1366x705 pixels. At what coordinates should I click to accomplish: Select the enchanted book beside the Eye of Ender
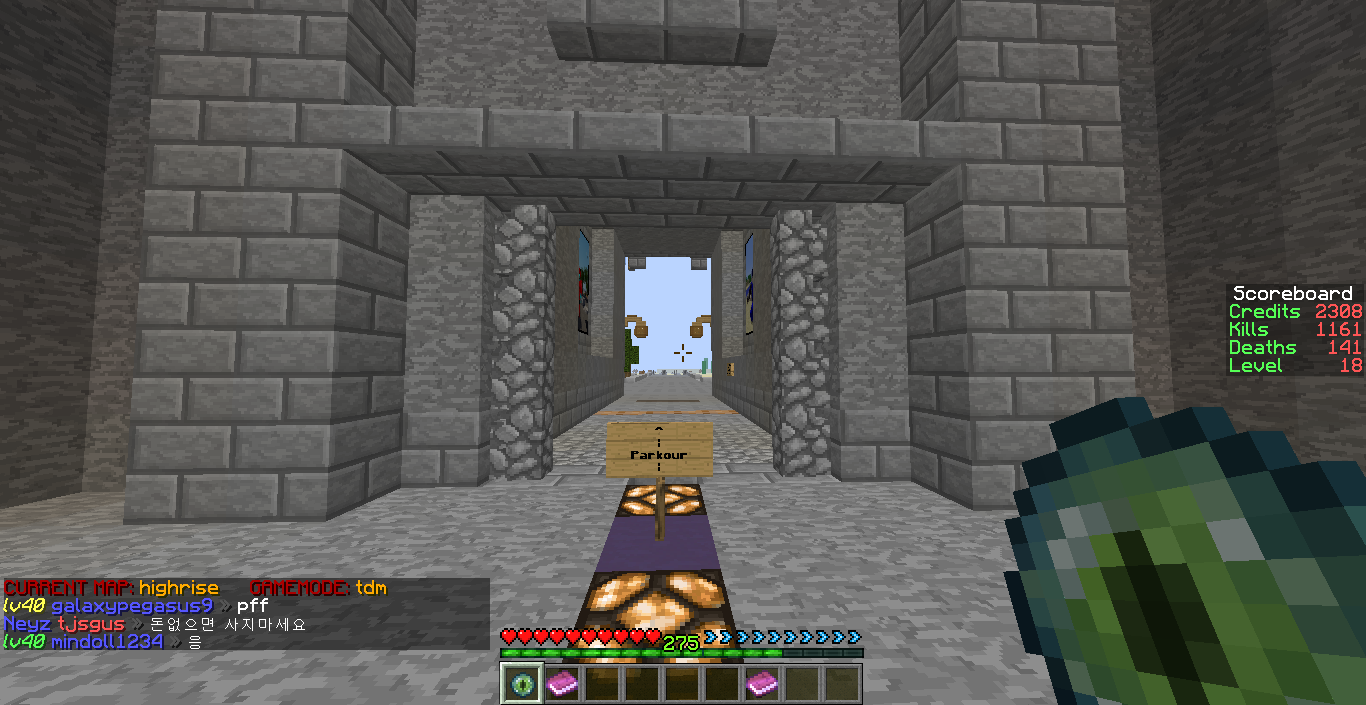click(x=561, y=684)
